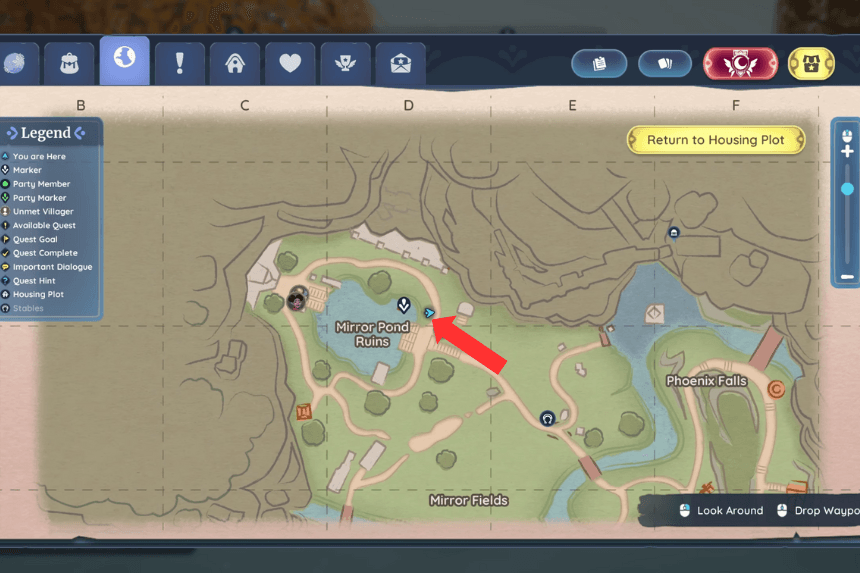Zoom in with the plus button
This screenshot has height=573, width=860.
tap(848, 151)
